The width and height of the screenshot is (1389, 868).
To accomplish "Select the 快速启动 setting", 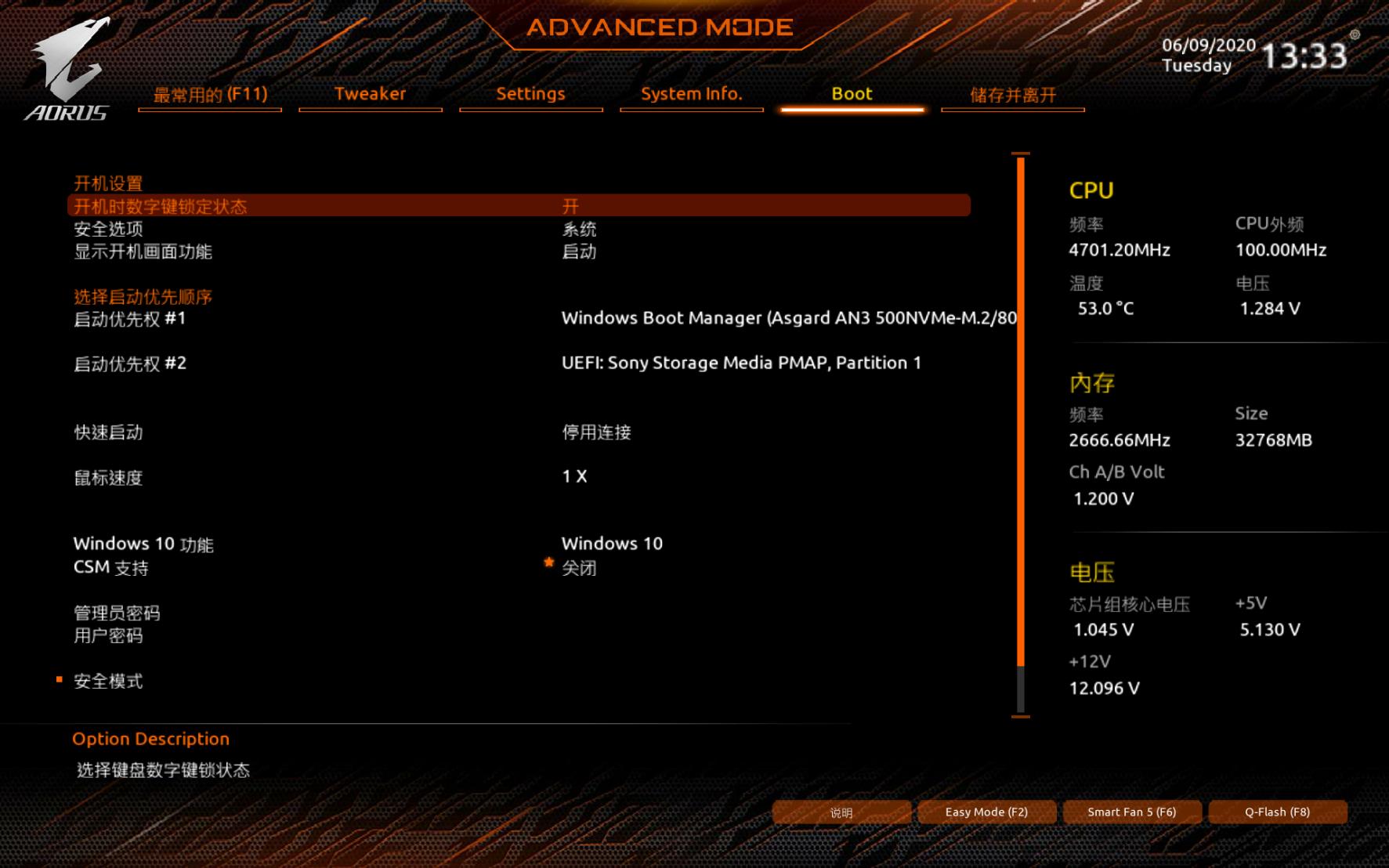I will pos(109,432).
